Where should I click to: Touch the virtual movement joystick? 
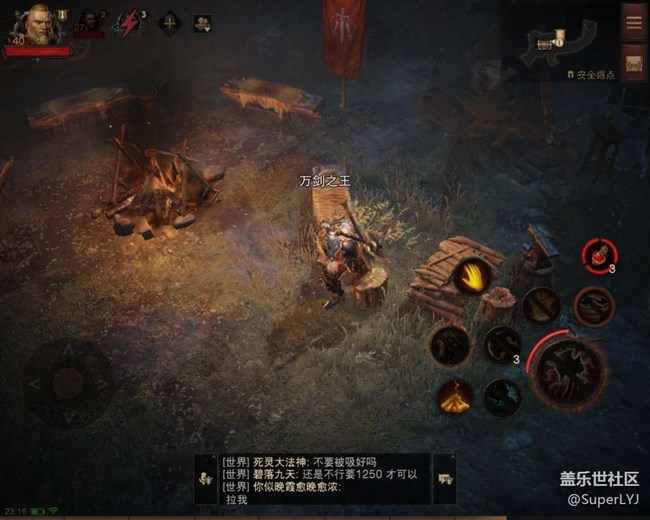[x=67, y=382]
